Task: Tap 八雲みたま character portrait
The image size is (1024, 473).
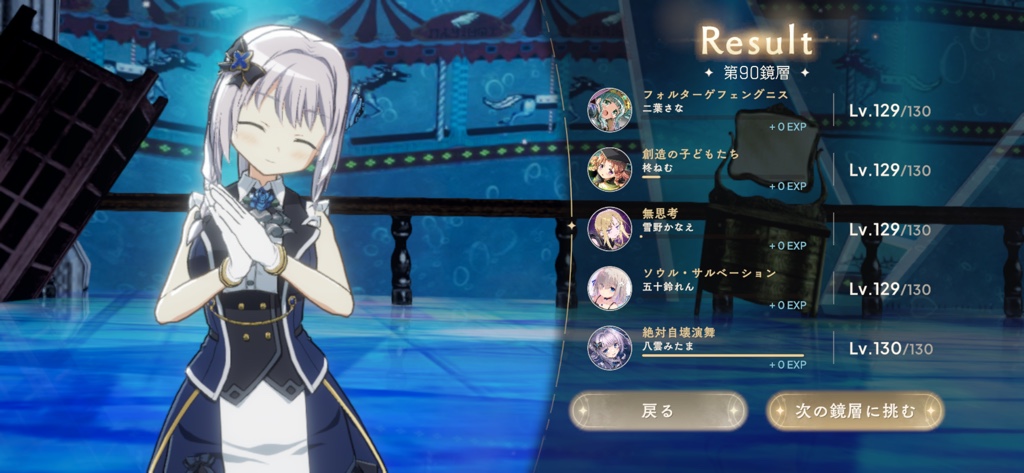Action: coord(609,347)
